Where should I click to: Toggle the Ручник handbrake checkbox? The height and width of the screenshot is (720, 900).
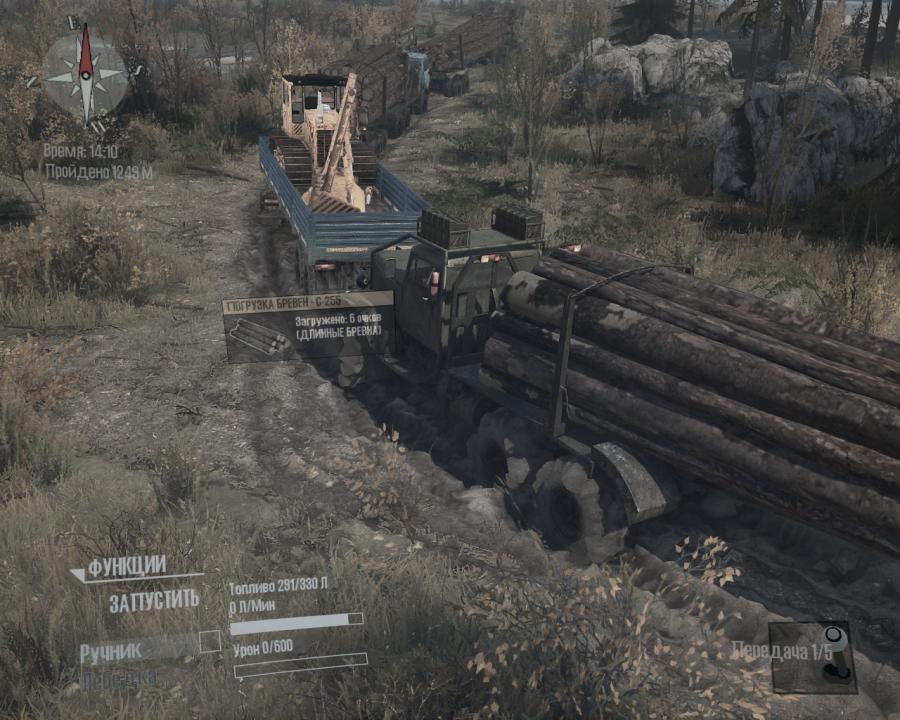pyautogui.click(x=209, y=642)
